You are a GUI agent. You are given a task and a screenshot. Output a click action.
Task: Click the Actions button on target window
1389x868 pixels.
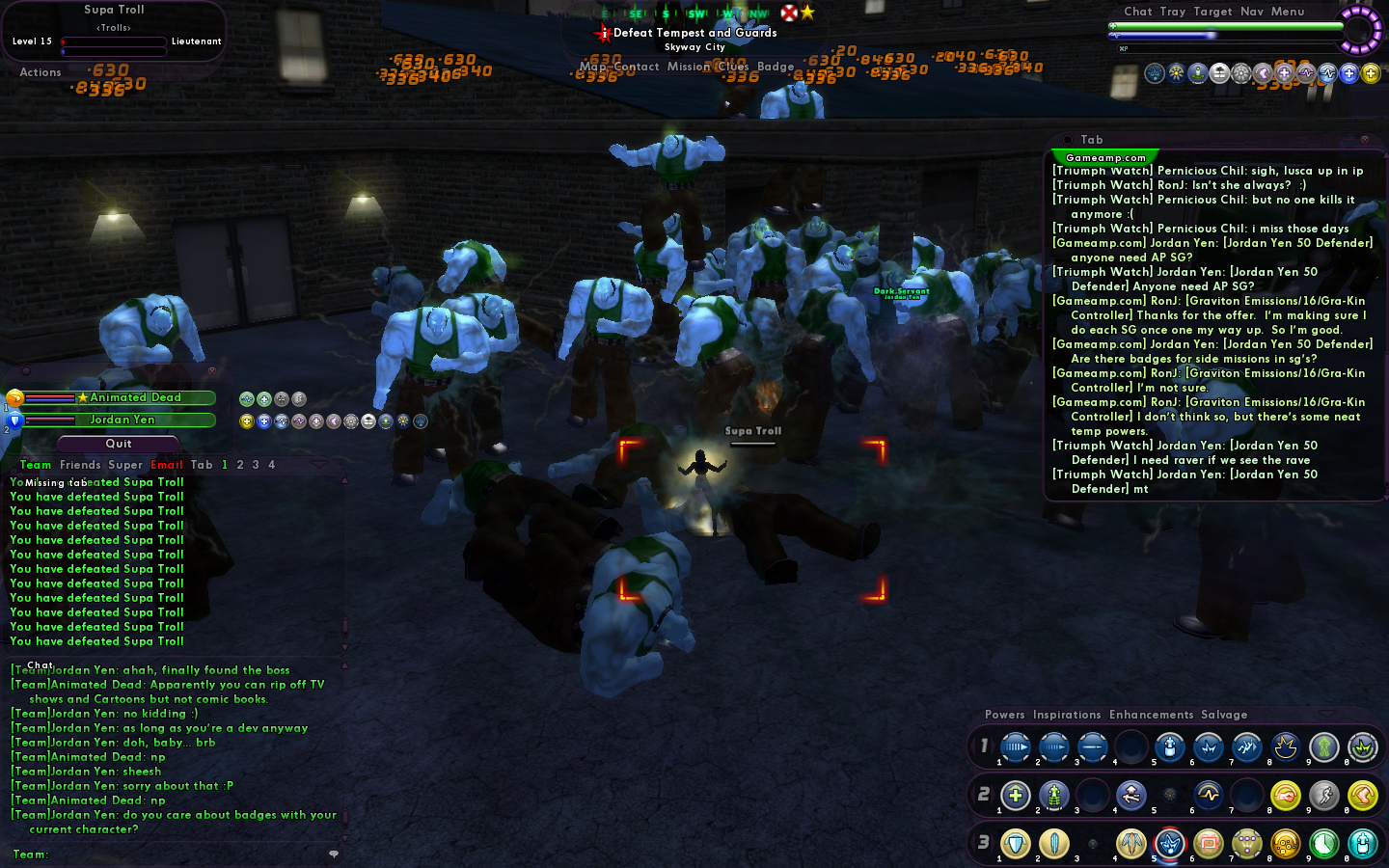click(41, 72)
